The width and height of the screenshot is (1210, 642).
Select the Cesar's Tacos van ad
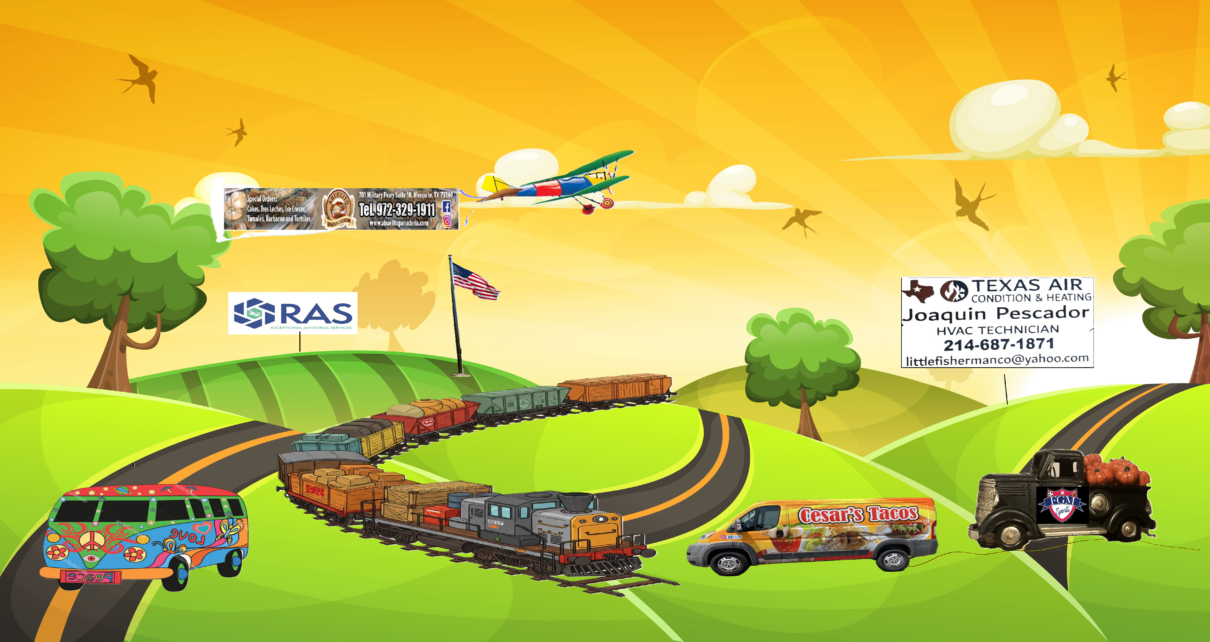(812, 536)
